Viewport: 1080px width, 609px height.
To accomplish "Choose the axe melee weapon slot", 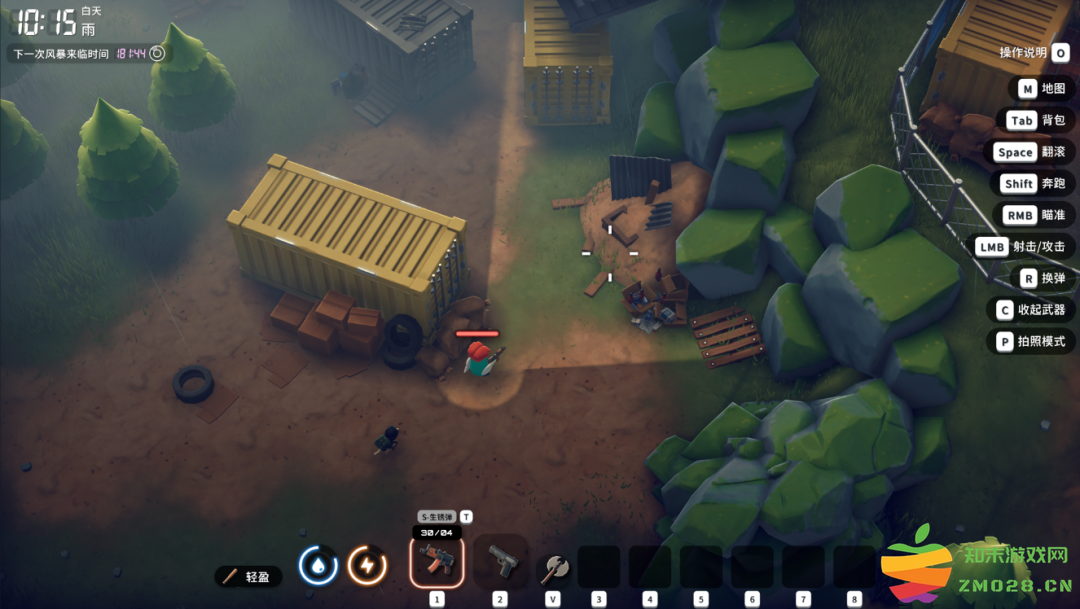I will [553, 568].
